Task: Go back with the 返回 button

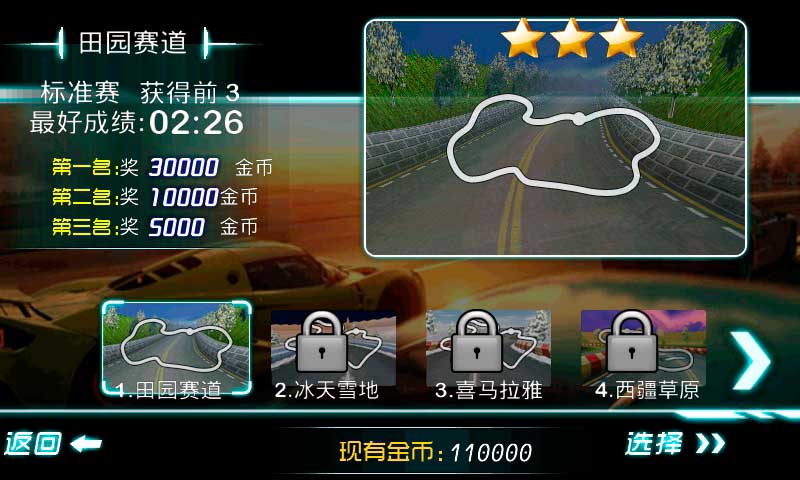Action: pos(52,443)
